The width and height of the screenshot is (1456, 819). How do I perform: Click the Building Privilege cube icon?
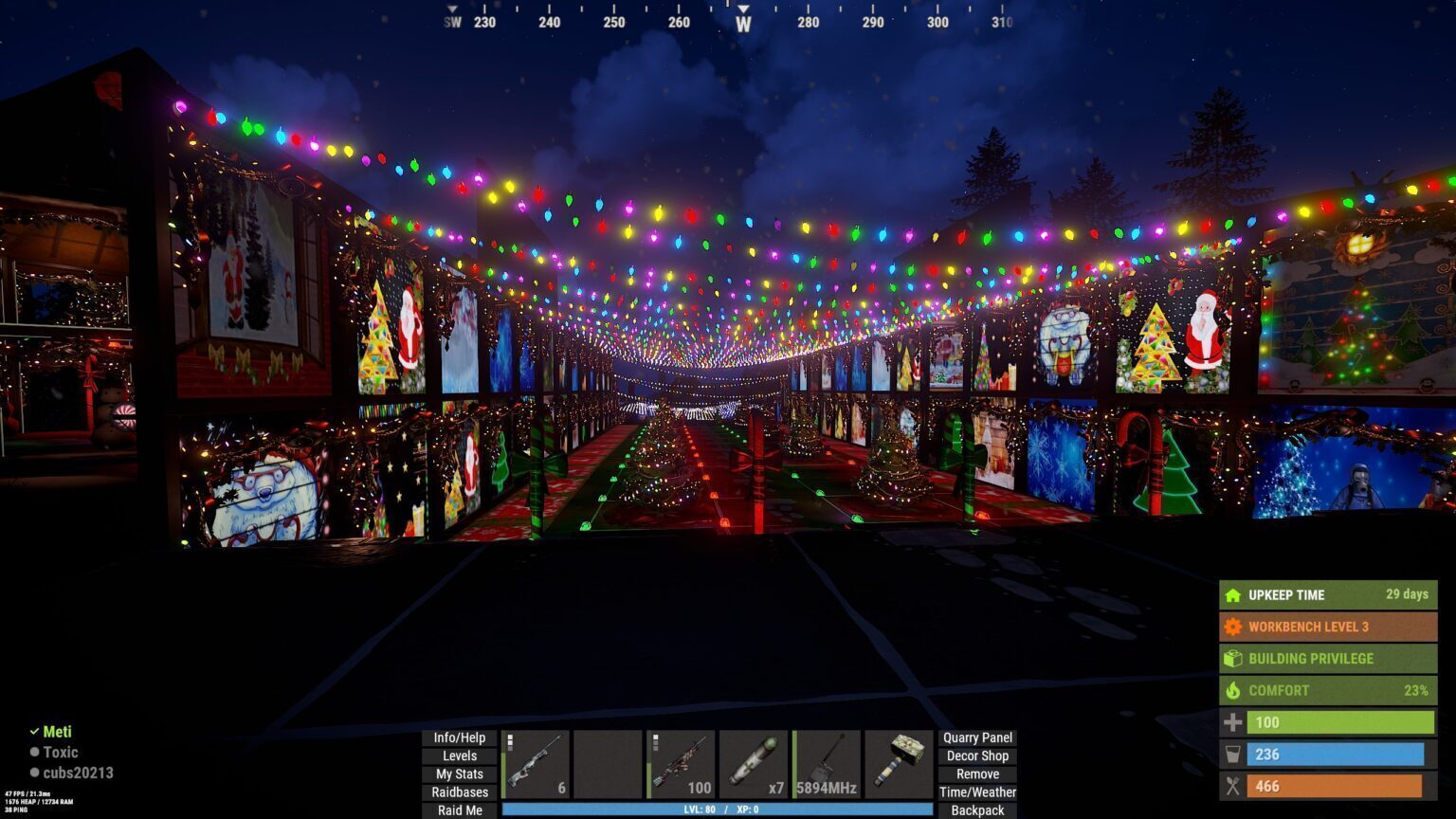tap(1233, 658)
